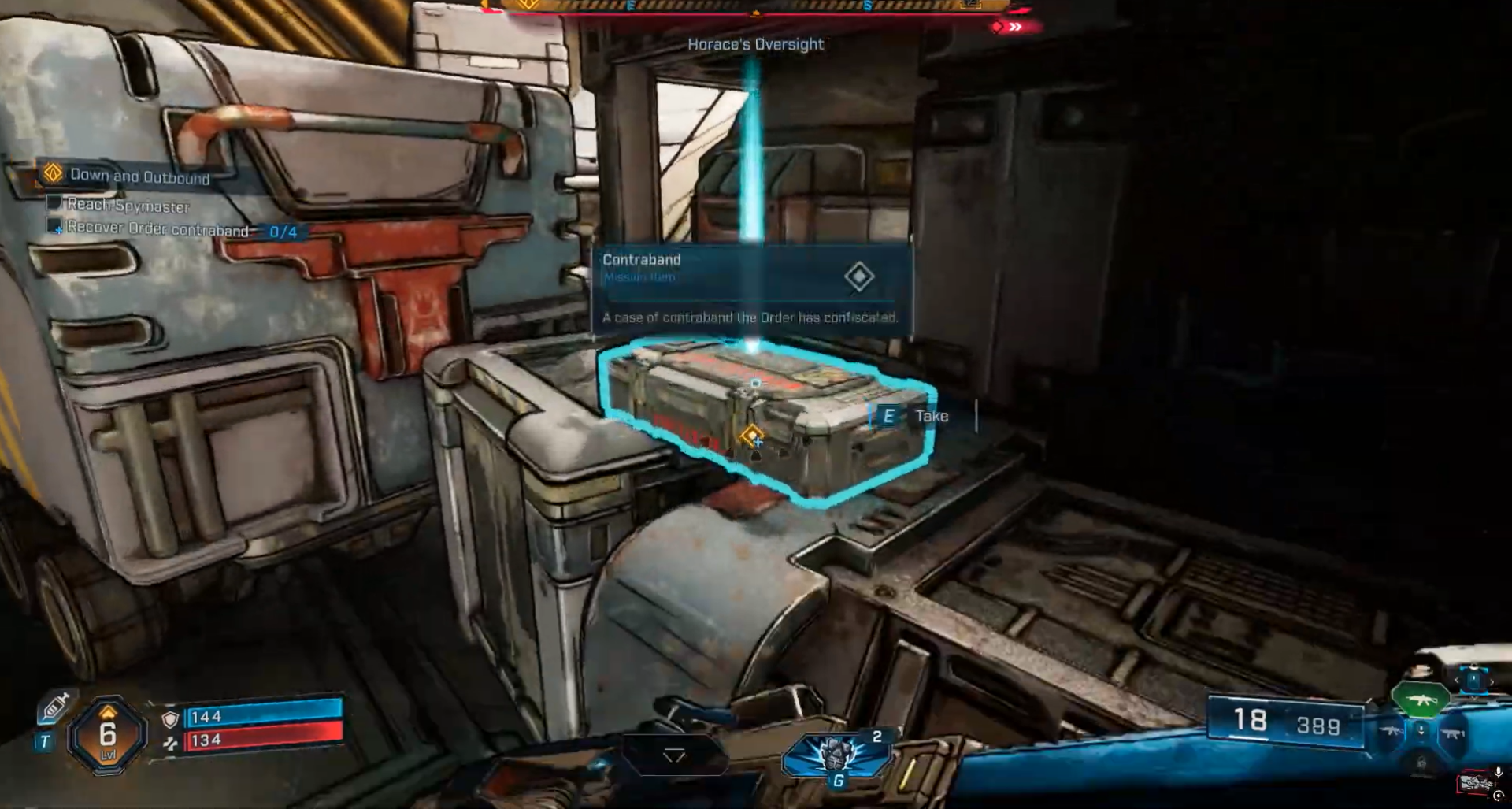The width and height of the screenshot is (1512, 809).
Task: Activate the grenade ordnance icon
Action: [836, 756]
